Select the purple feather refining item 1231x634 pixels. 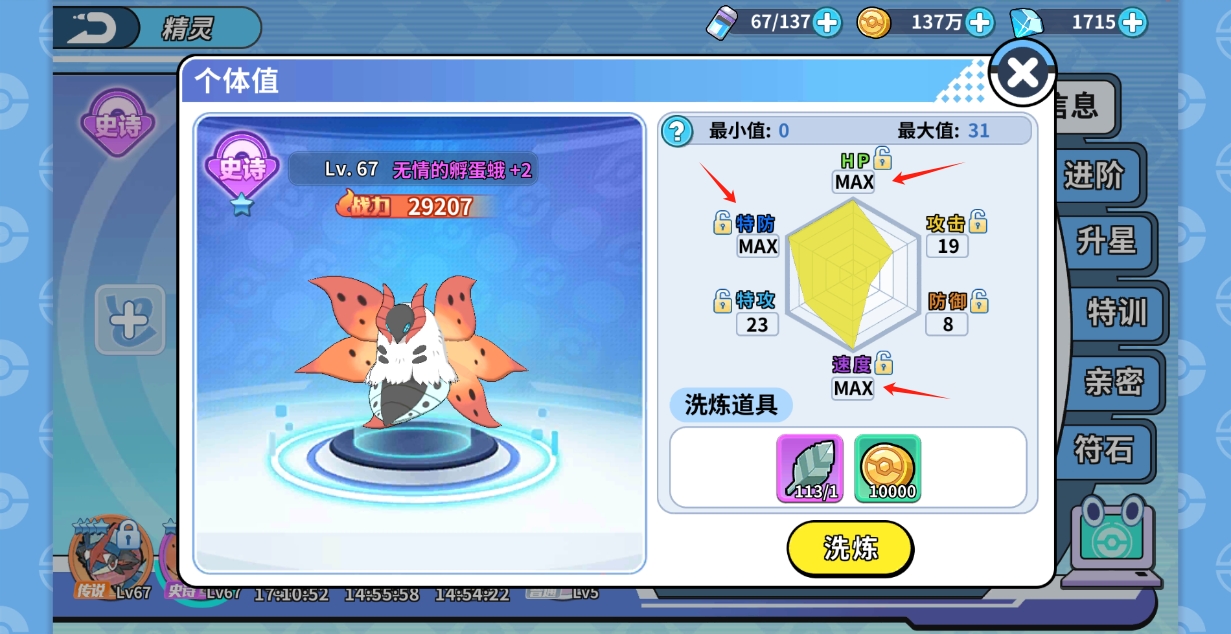[x=809, y=468]
